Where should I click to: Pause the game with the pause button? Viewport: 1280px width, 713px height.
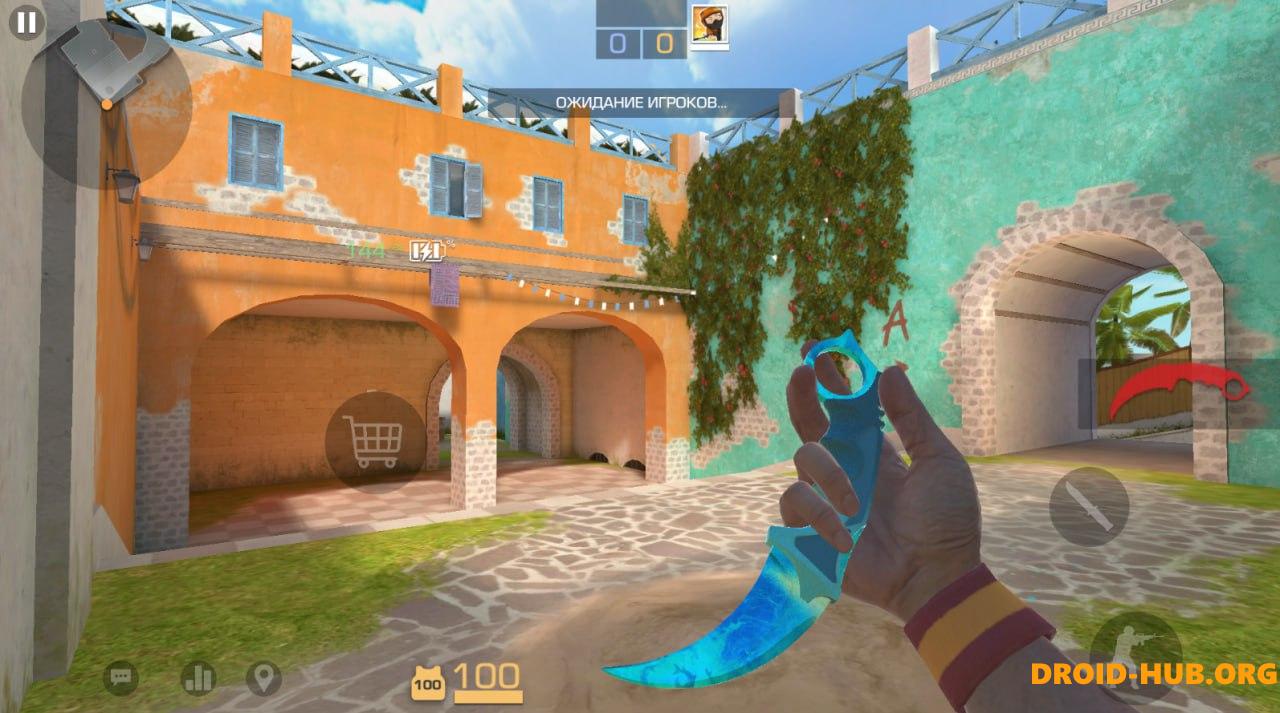(26, 23)
